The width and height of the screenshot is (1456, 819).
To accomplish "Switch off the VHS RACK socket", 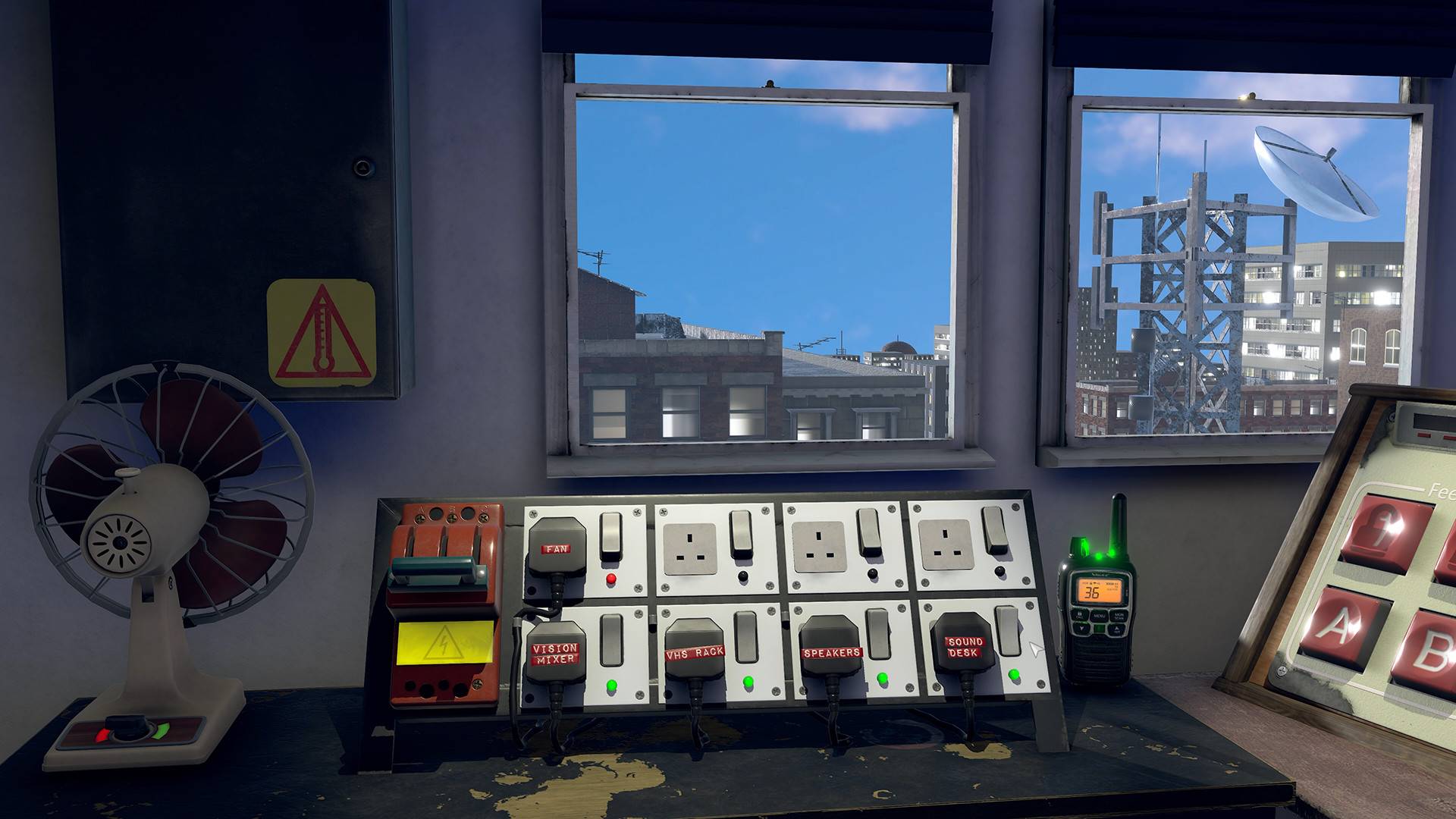I will 745,635.
